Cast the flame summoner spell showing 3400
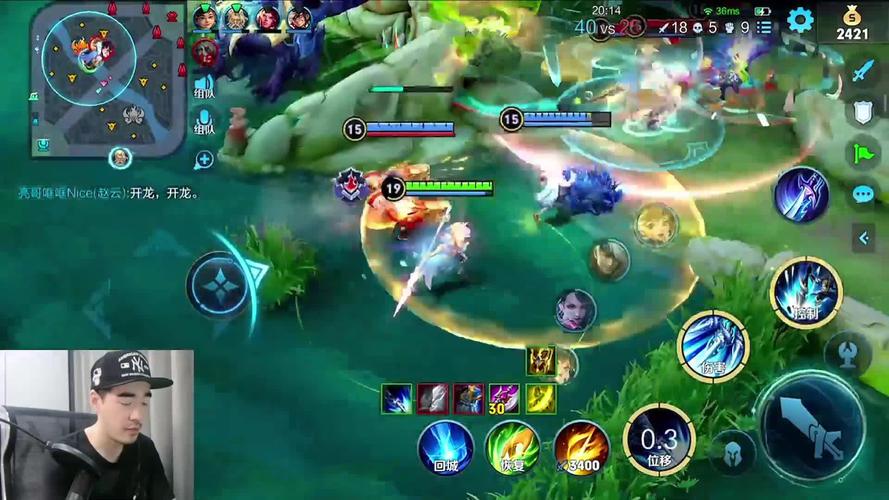 tap(582, 446)
